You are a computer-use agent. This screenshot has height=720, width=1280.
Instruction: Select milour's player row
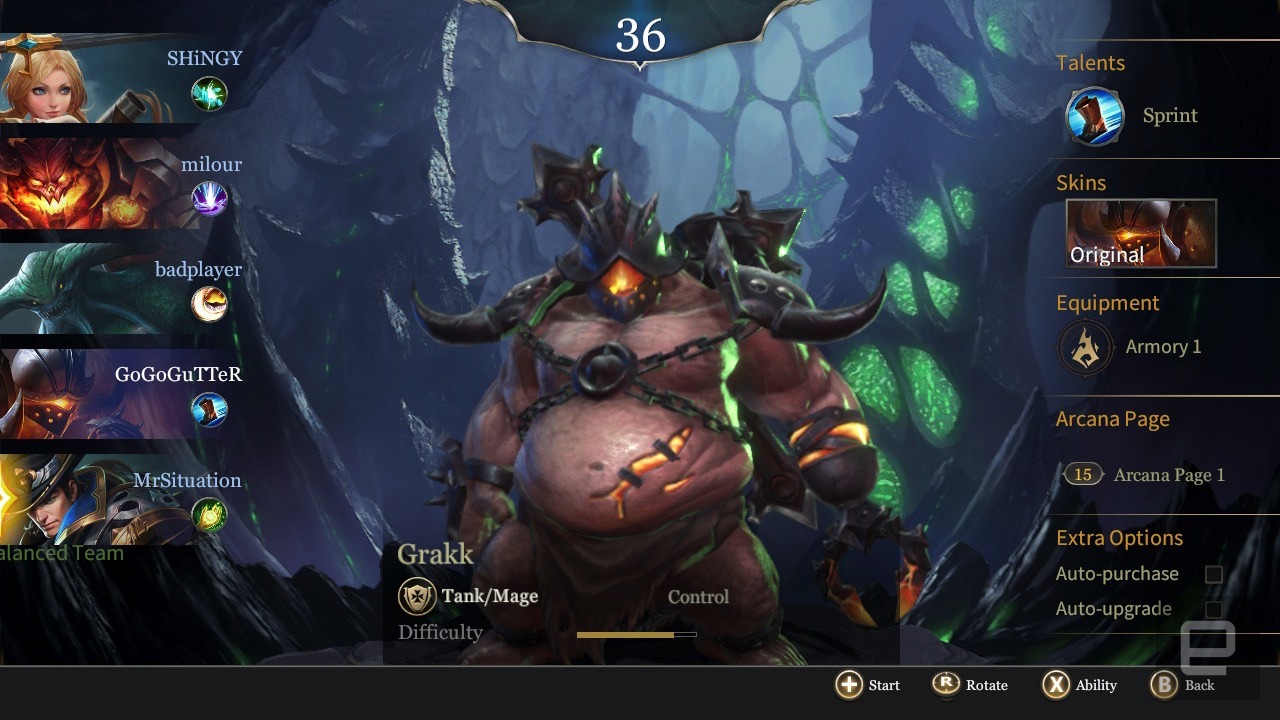[x=120, y=185]
